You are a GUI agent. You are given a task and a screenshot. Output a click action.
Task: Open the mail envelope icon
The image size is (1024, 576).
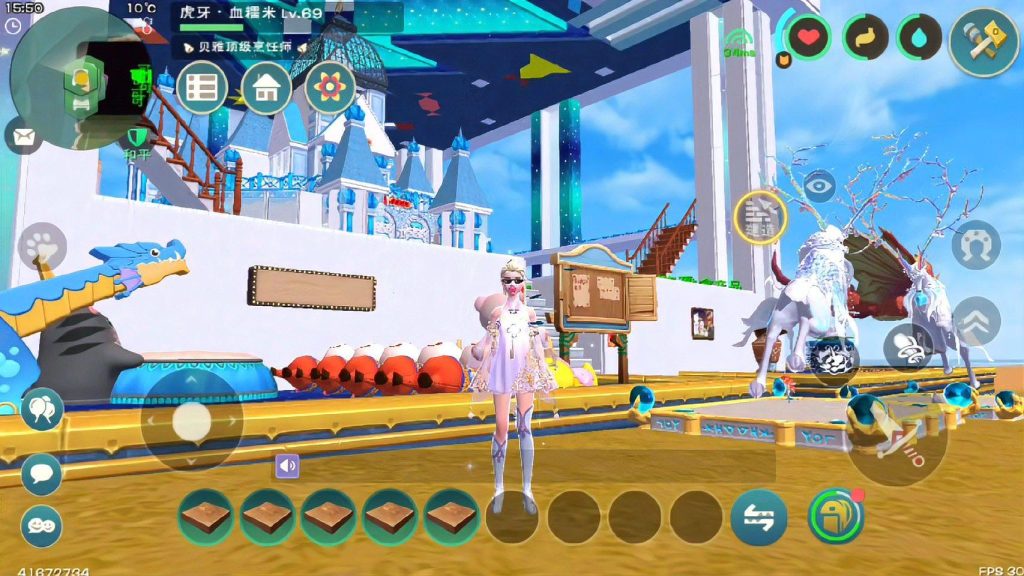23,135
